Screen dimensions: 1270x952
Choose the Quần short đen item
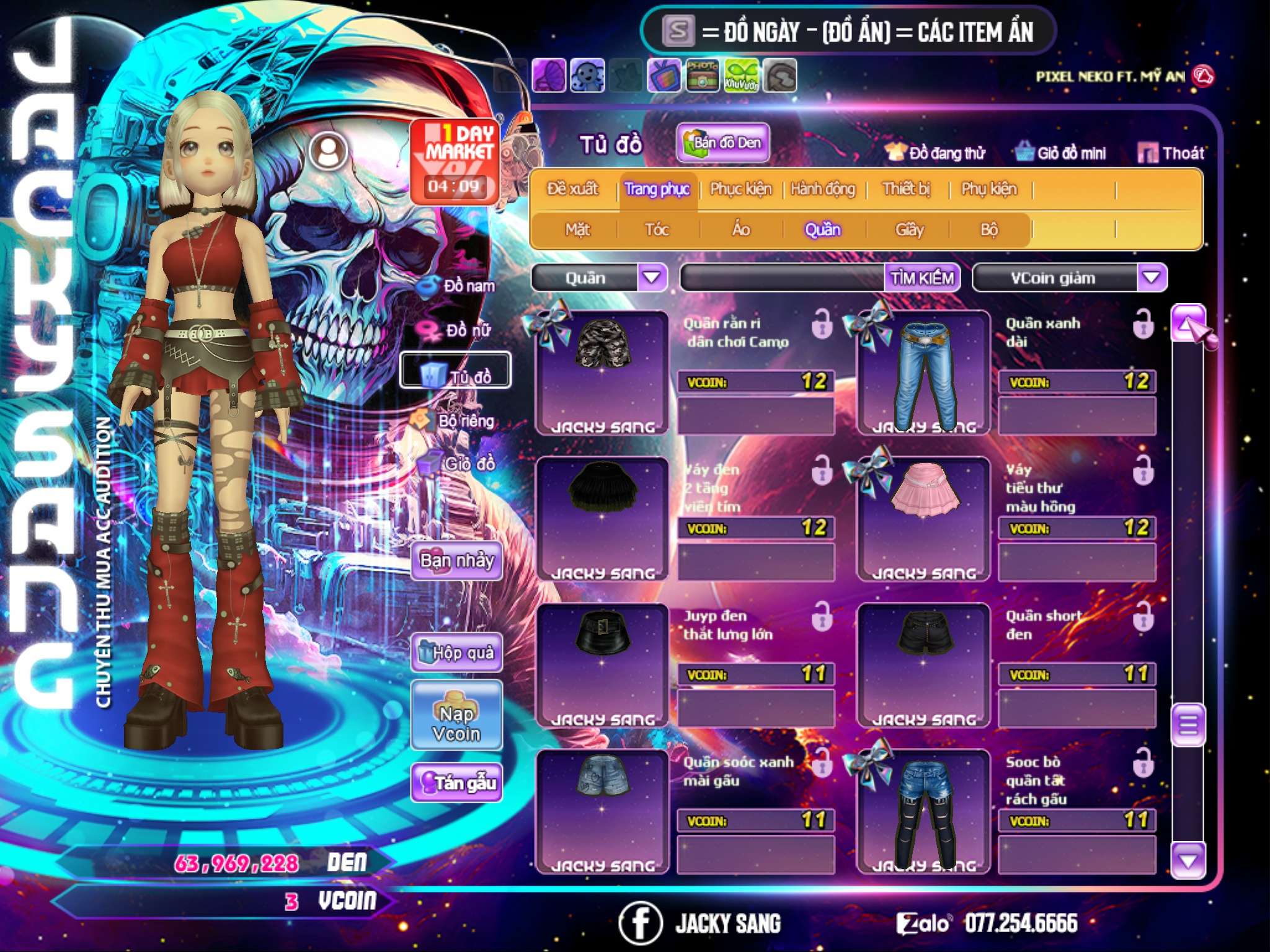pyautogui.click(x=924, y=664)
